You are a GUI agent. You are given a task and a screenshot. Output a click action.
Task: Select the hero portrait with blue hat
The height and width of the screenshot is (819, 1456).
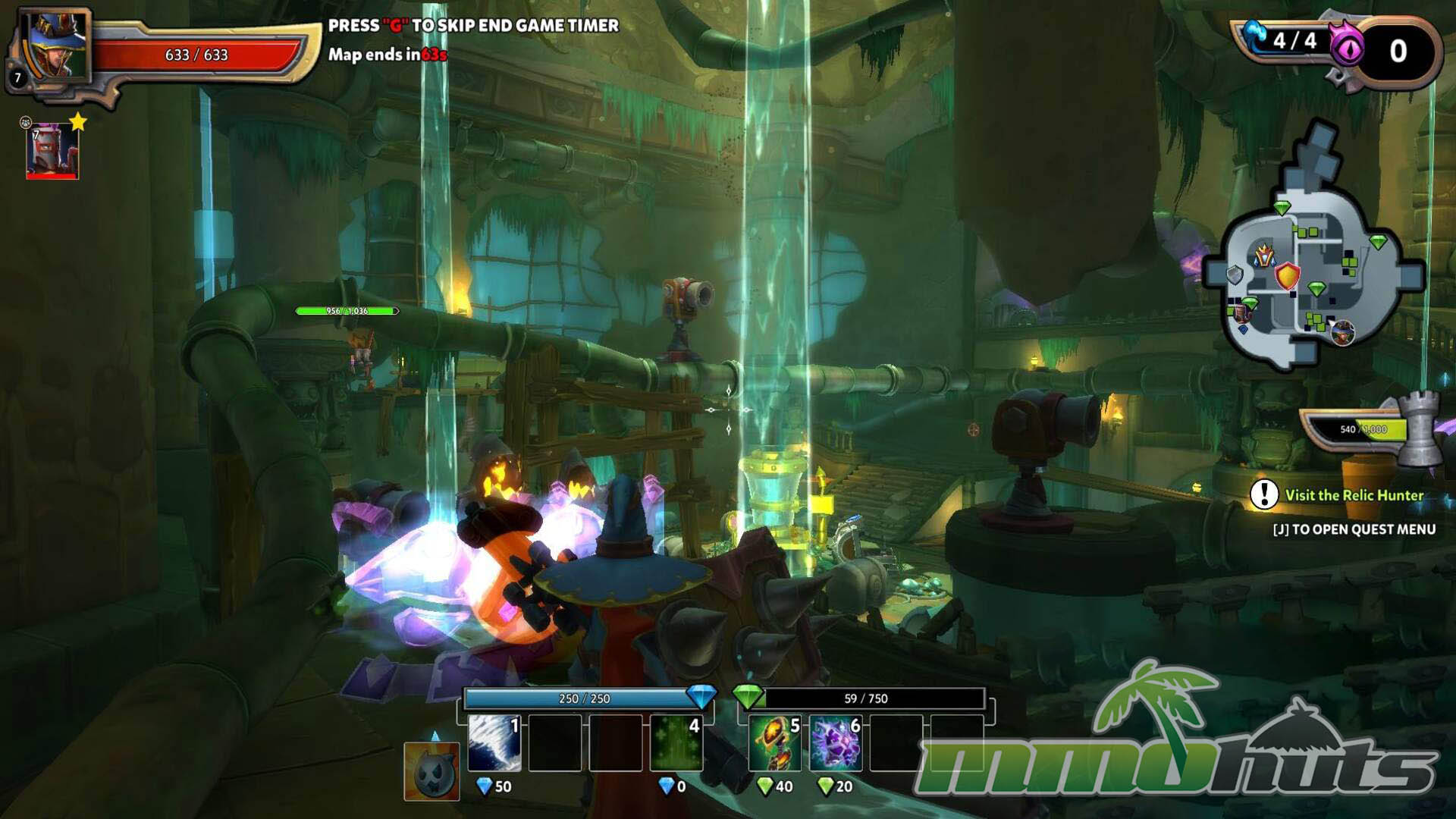[x=55, y=45]
